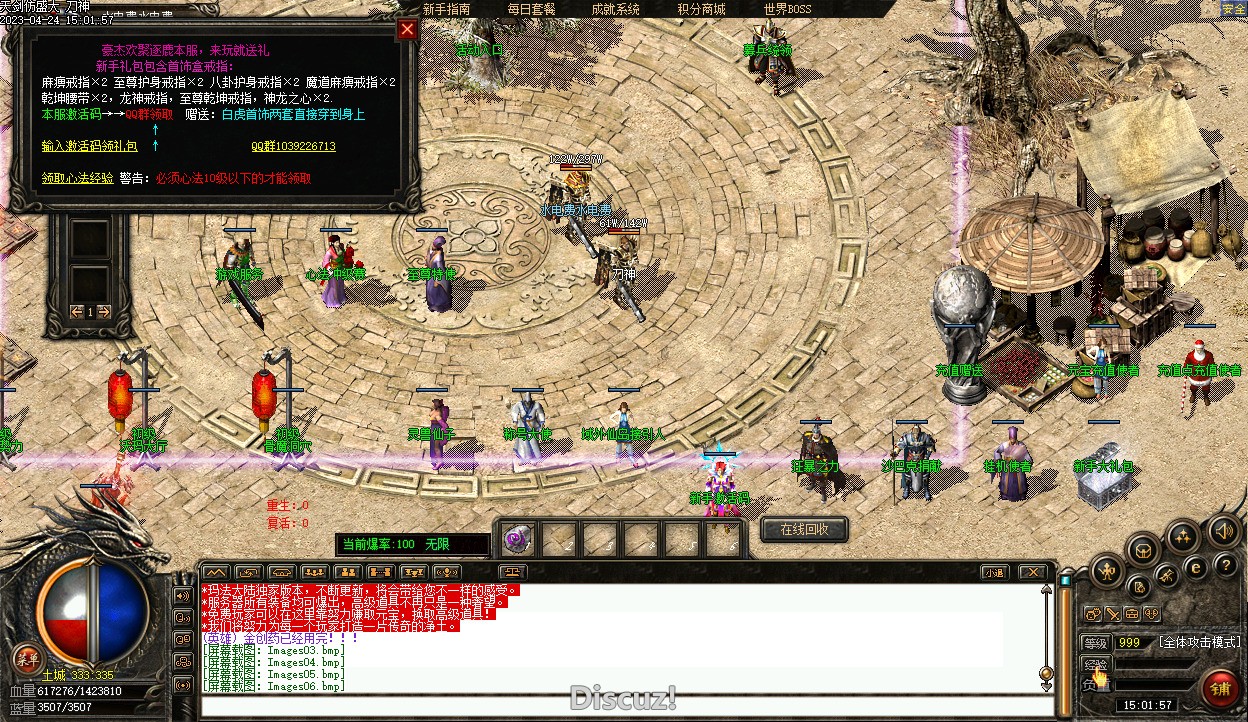Click the 输入激活码领礼包 link
1248x722 pixels.
(x=89, y=146)
